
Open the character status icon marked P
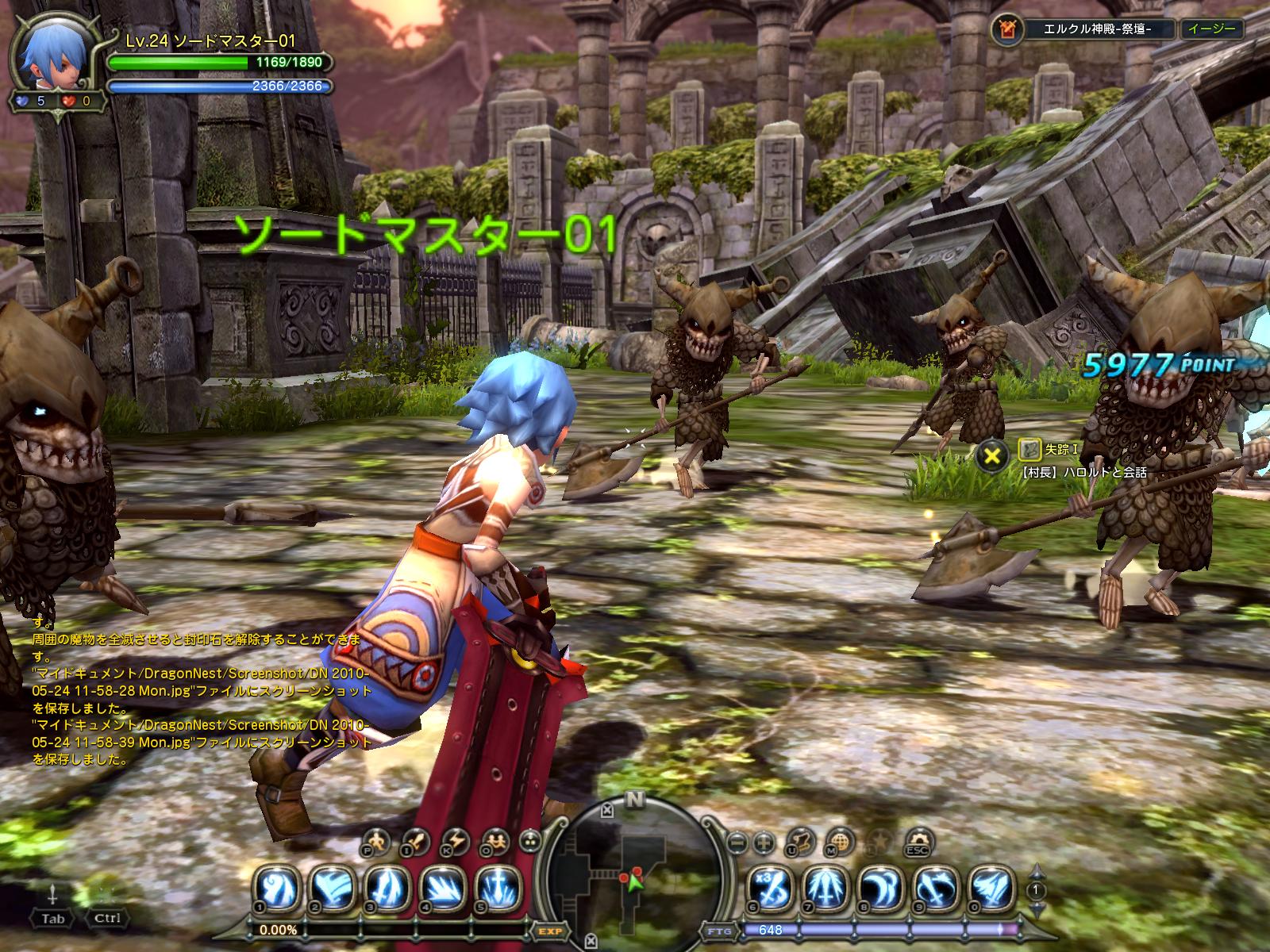point(377,841)
